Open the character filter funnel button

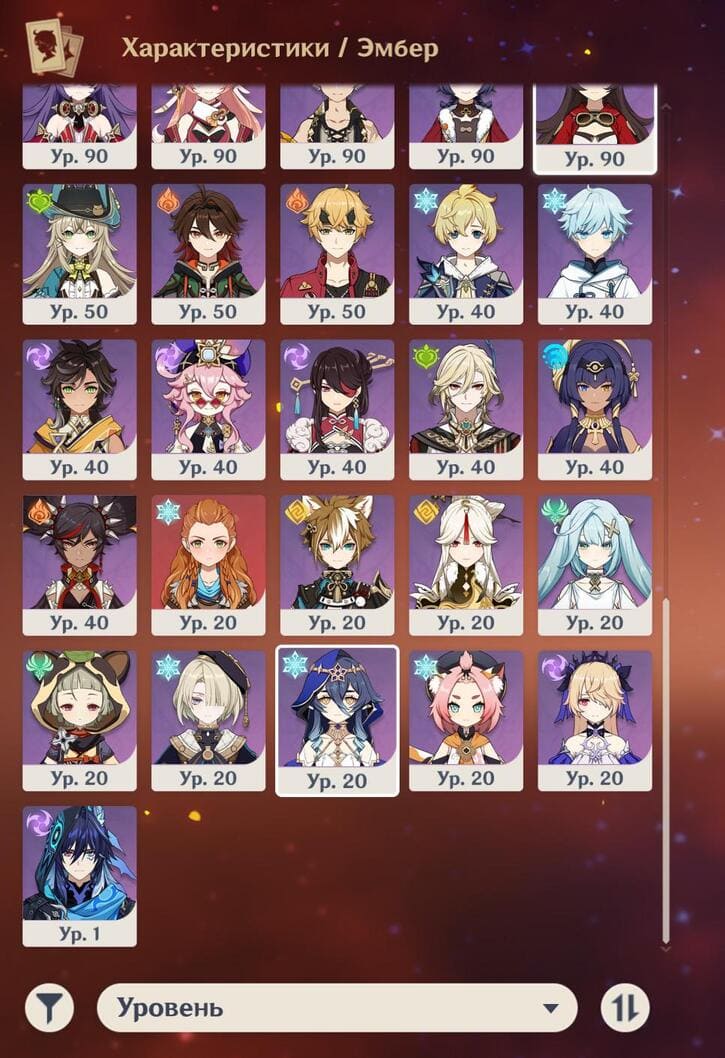49,1008
